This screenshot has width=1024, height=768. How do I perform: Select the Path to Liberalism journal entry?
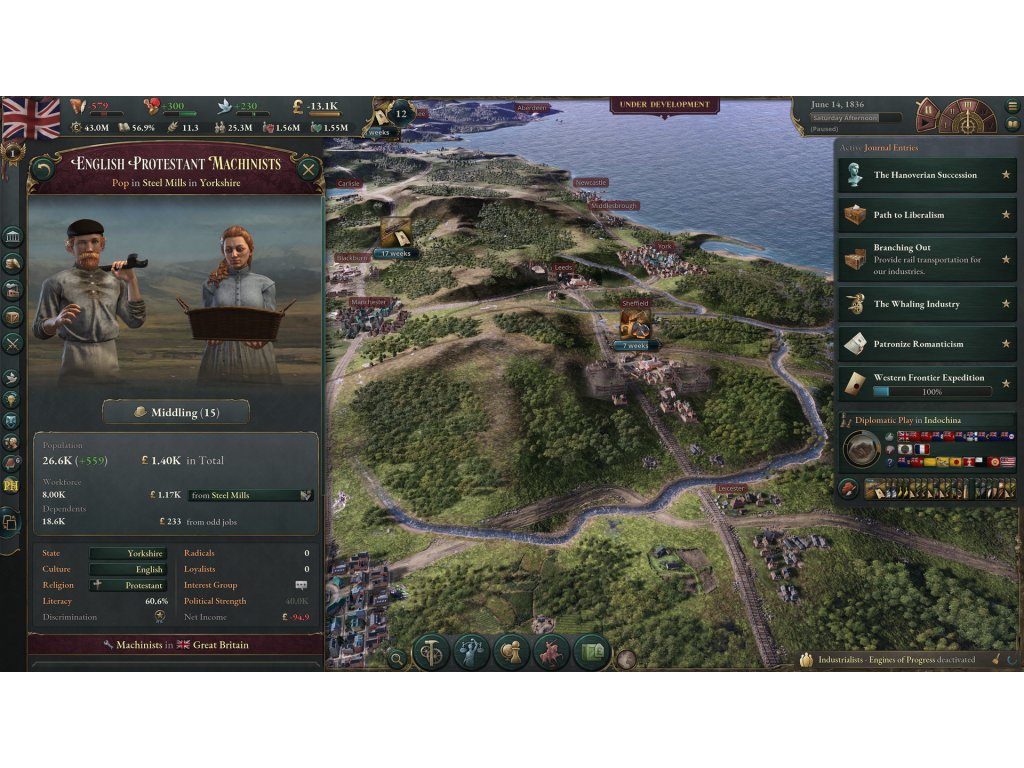point(926,215)
